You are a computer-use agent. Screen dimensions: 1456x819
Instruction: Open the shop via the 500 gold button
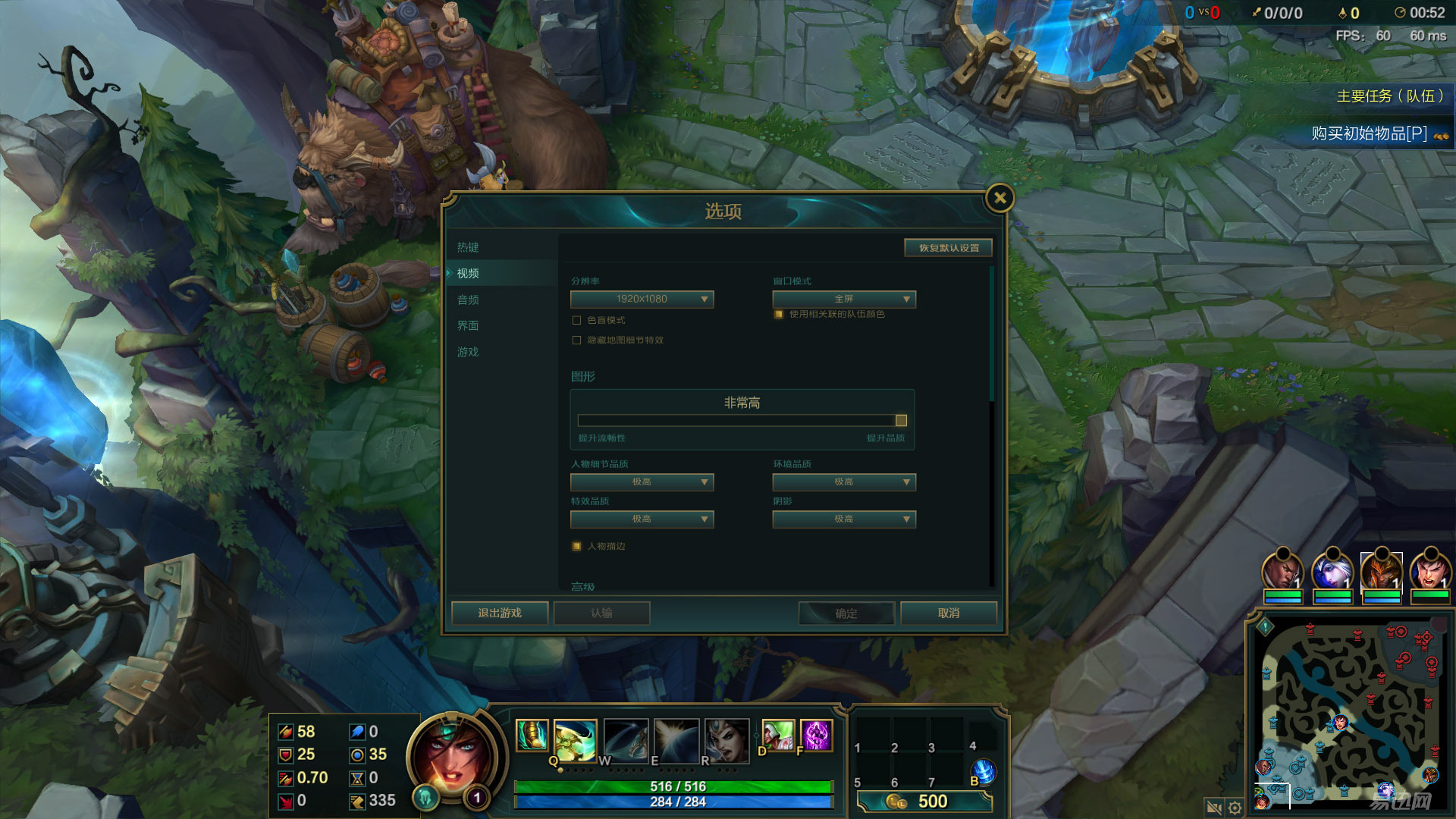click(924, 802)
